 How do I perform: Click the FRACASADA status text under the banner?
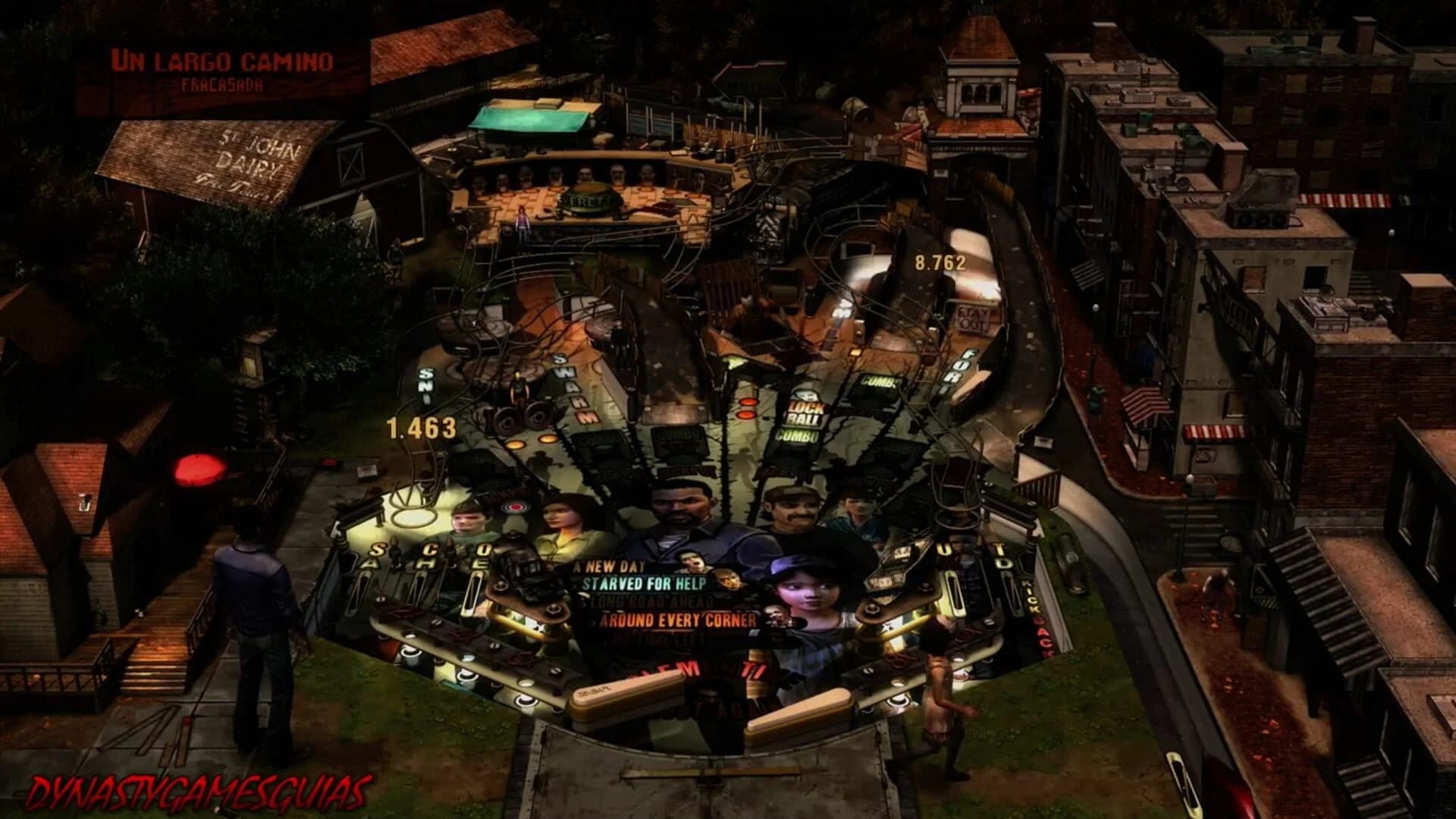point(220,86)
